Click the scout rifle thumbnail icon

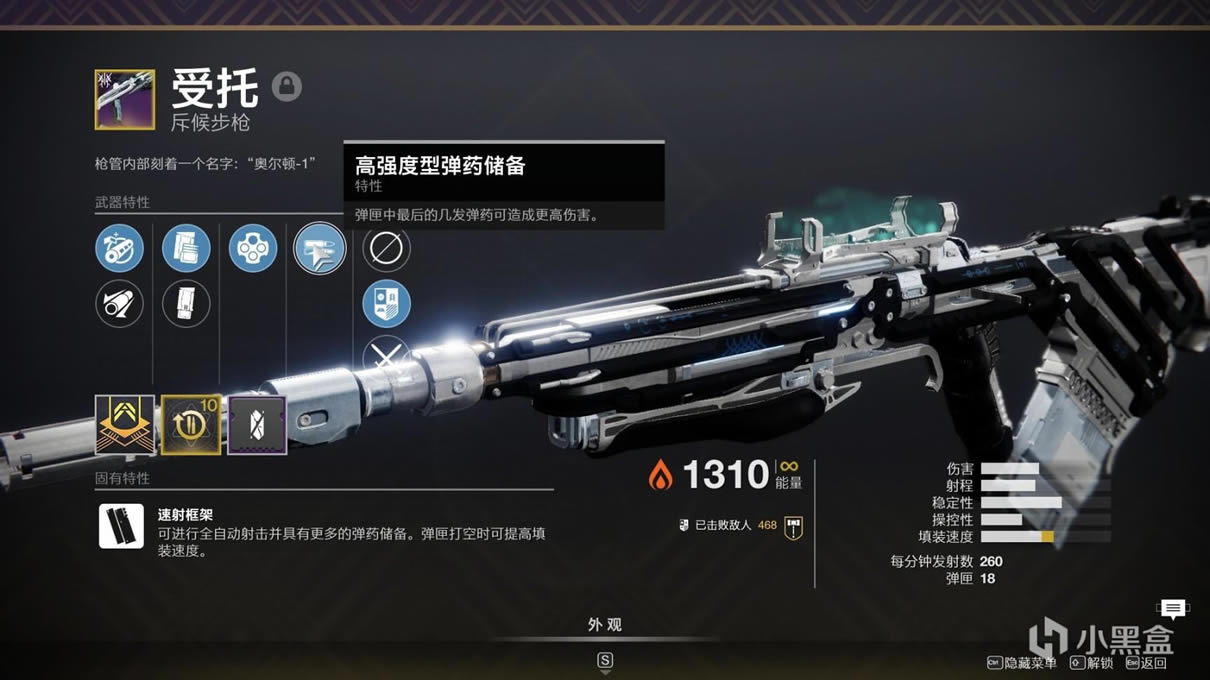125,99
